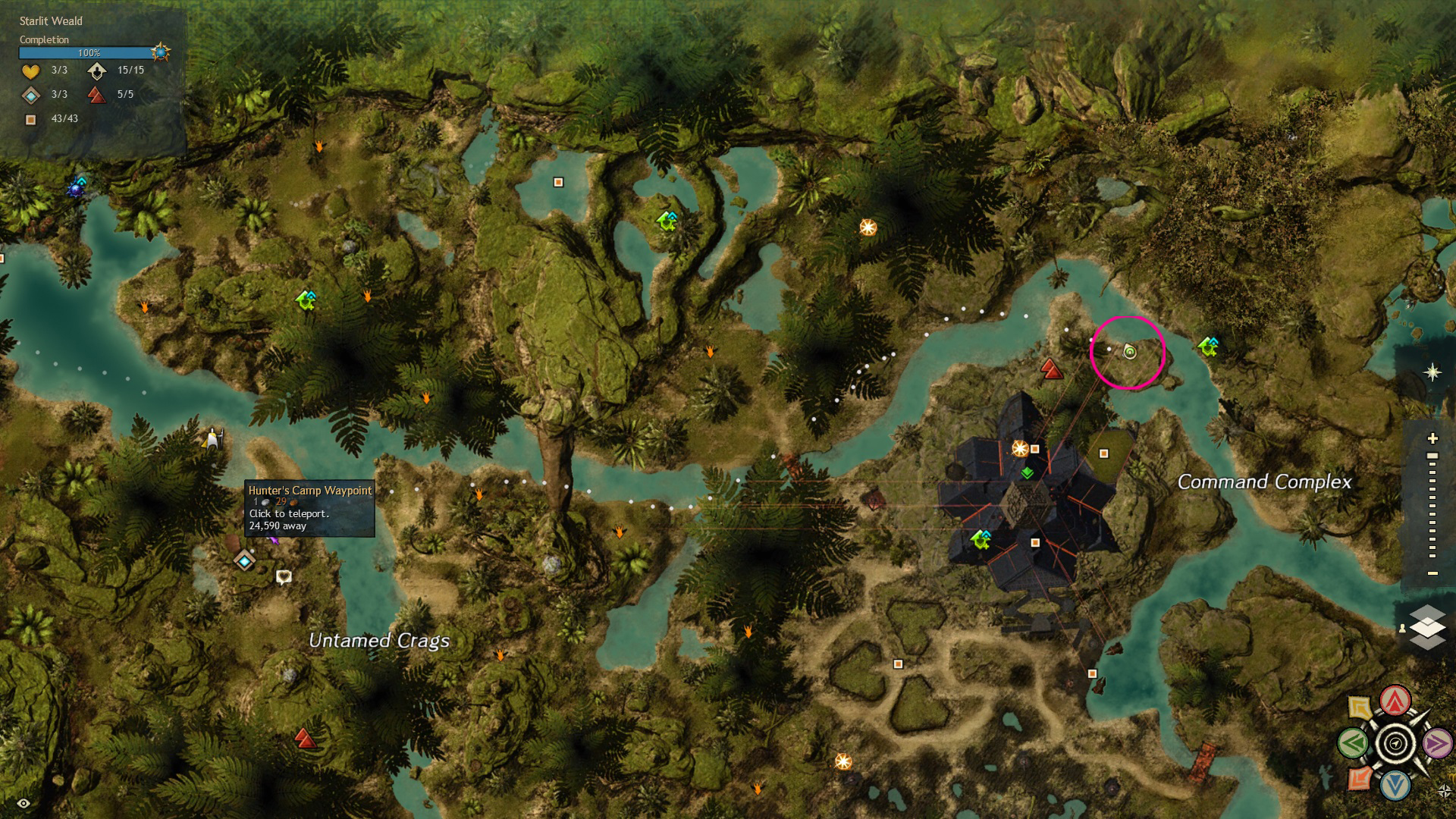1456x819 pixels.
Task: Select the heart vendor speech-bubble marker
Action: (x=284, y=577)
